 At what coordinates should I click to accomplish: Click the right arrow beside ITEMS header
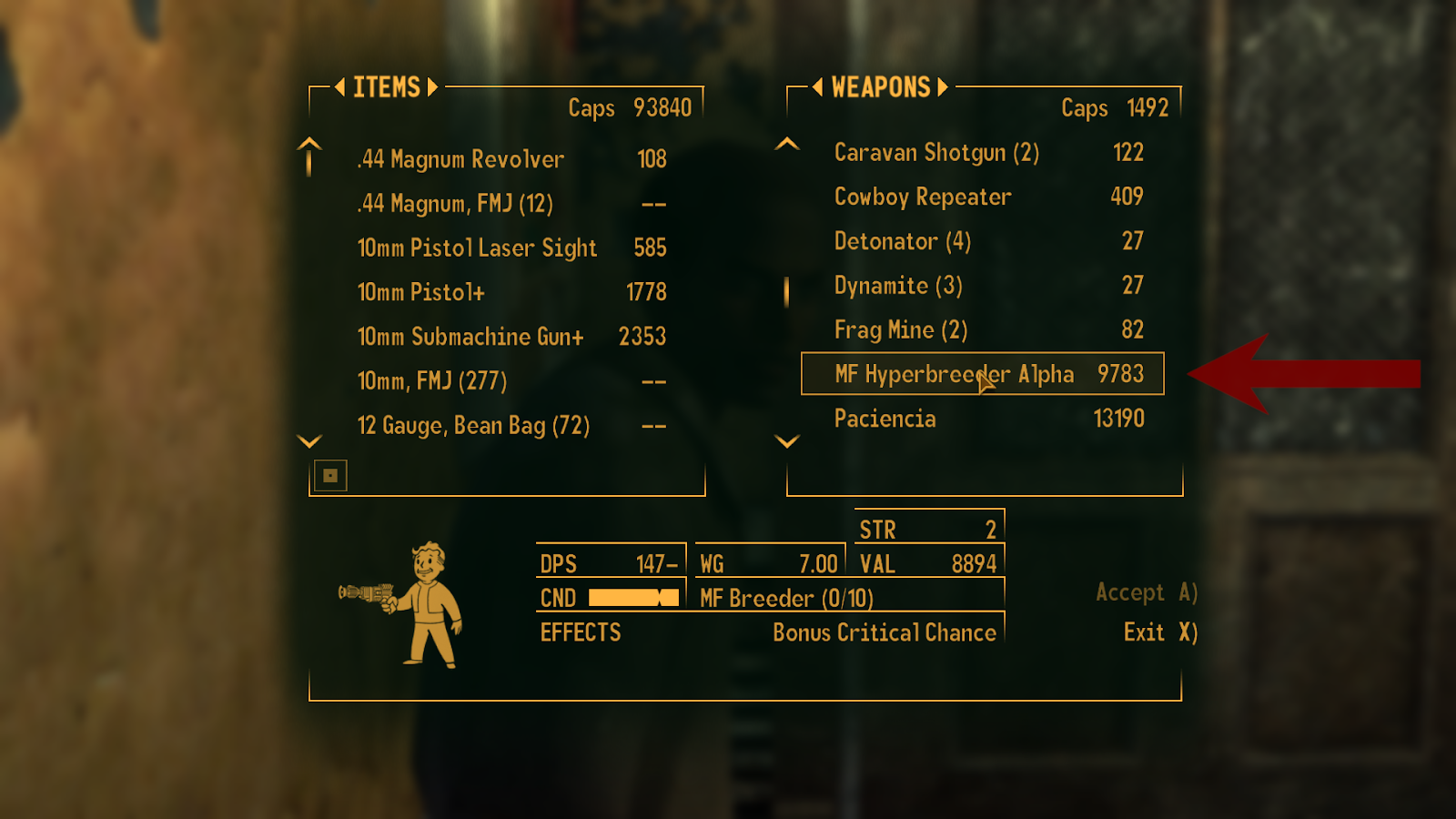click(432, 87)
